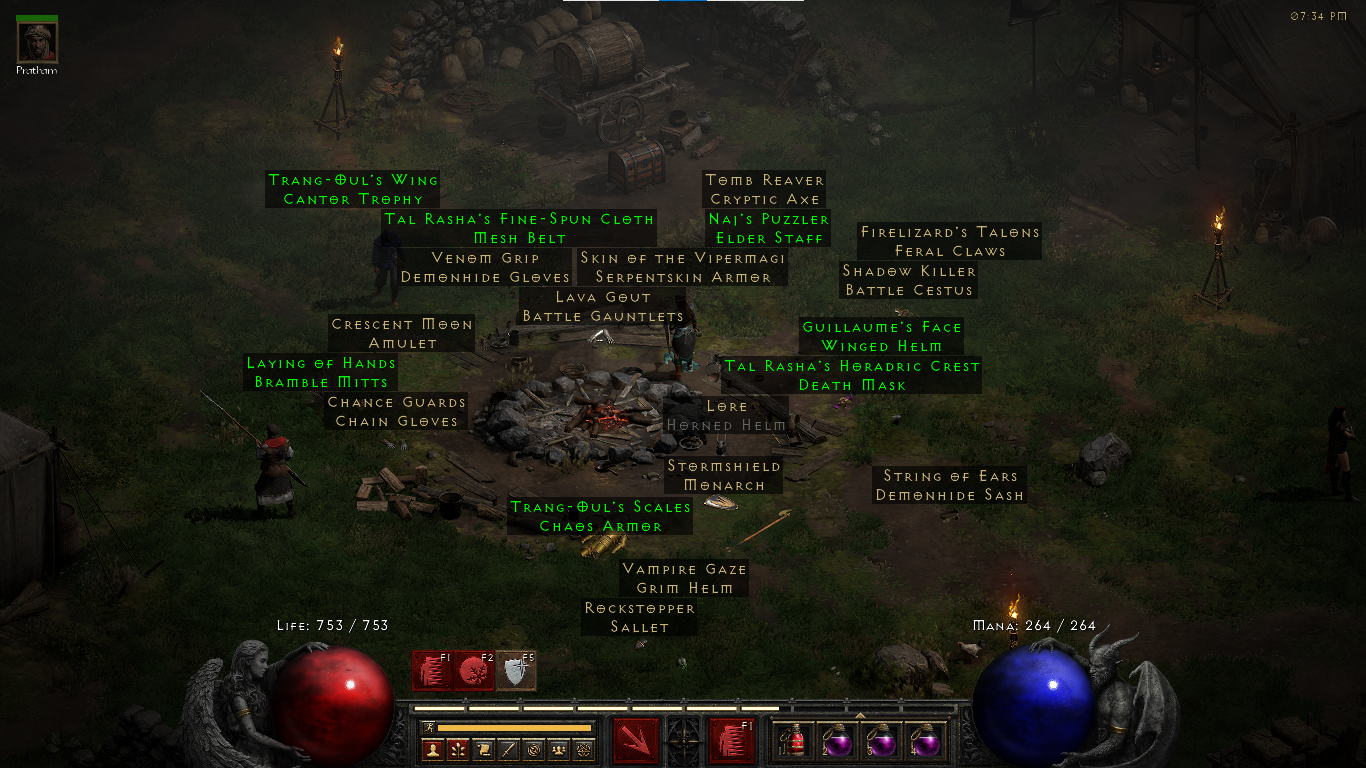Screen dimensions: 1366x768
Task: Pick up the String of Ears label
Action: [949, 486]
